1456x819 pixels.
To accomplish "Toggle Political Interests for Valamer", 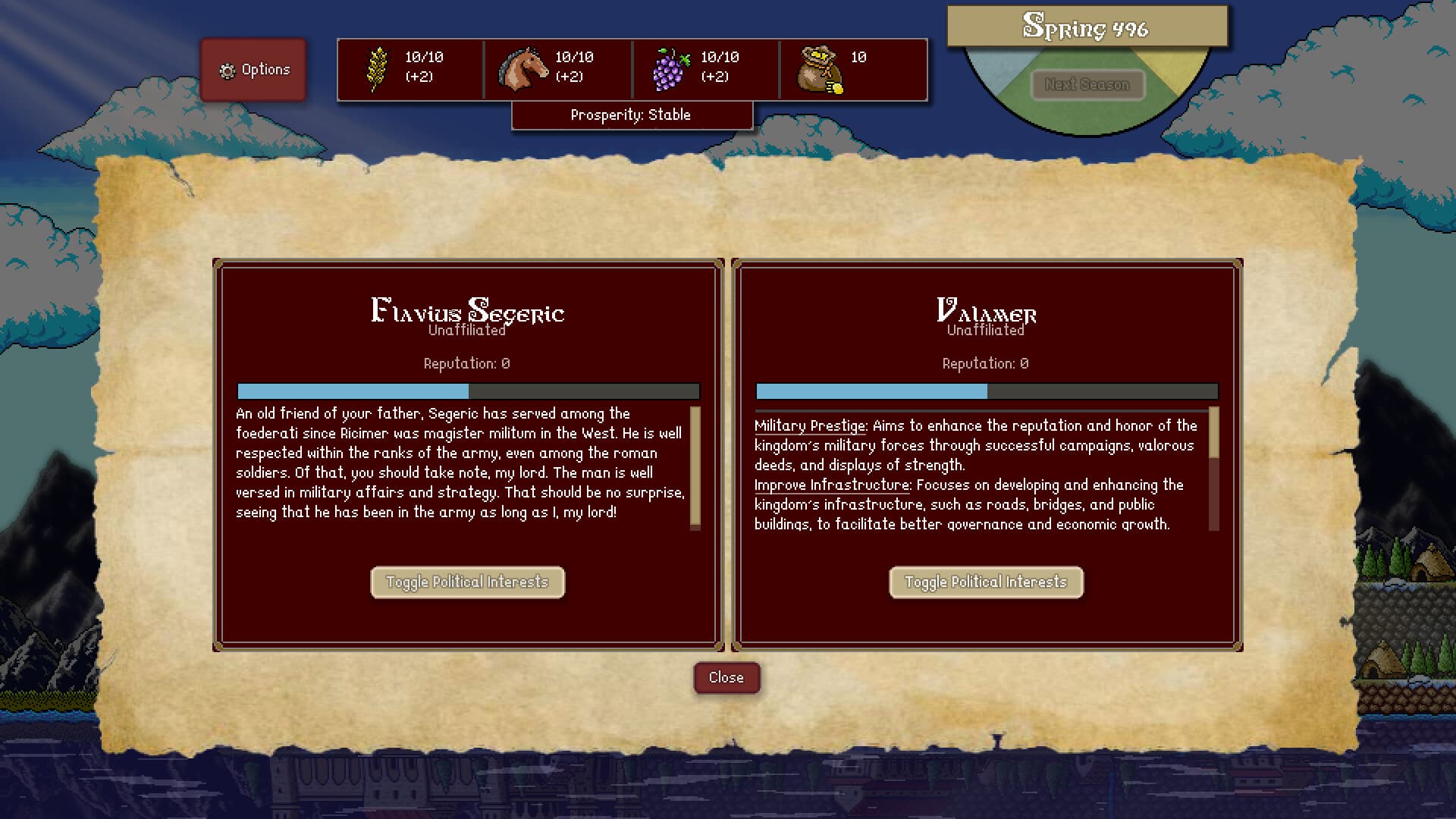I will 986,582.
